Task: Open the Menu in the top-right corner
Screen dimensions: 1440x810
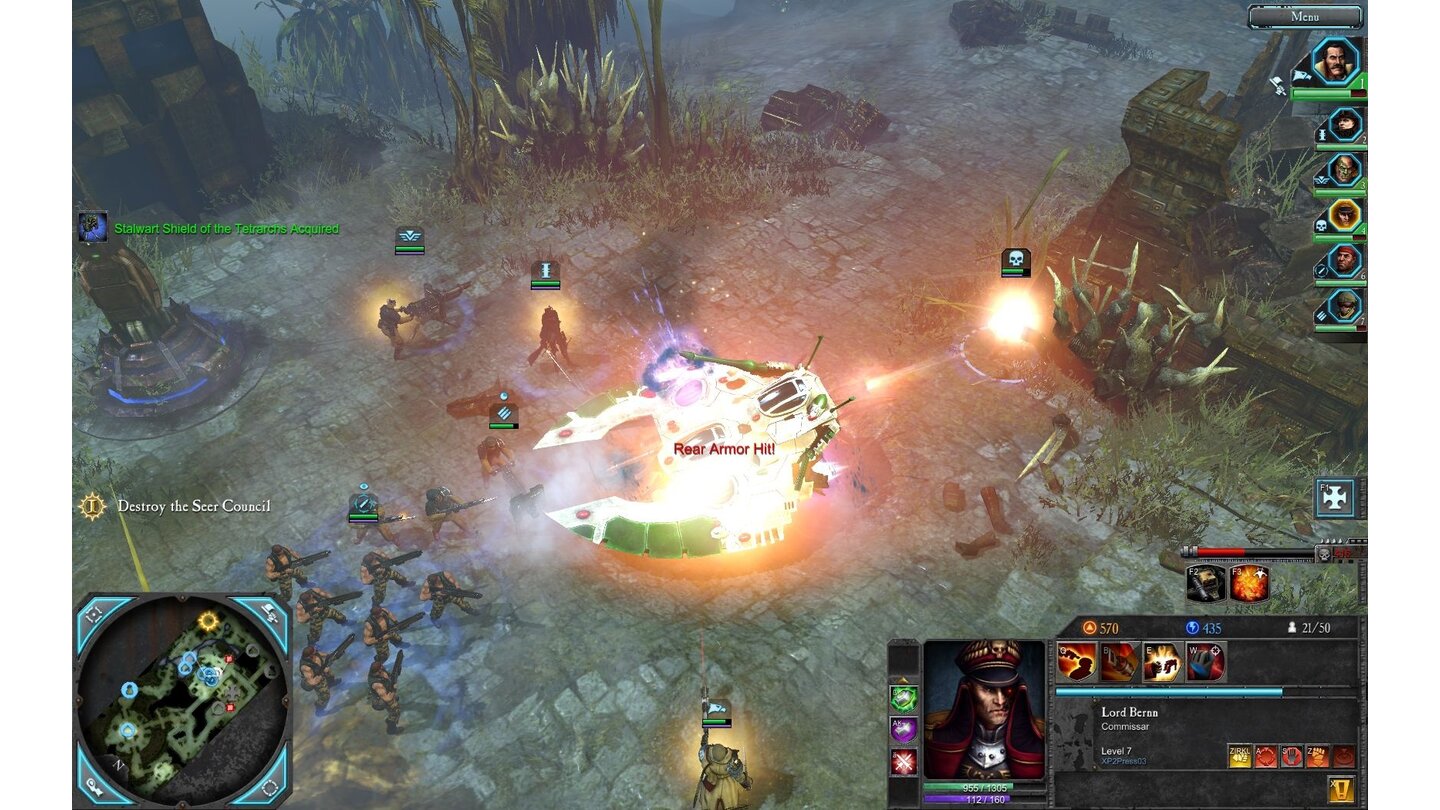Action: click(1307, 16)
